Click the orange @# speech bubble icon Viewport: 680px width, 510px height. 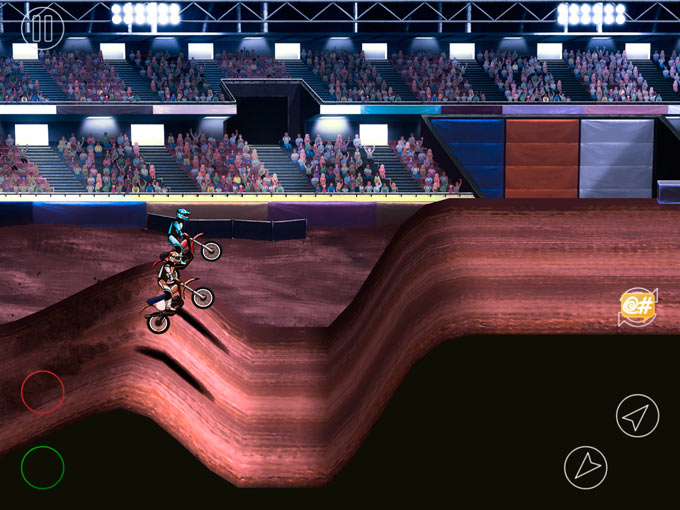637,306
